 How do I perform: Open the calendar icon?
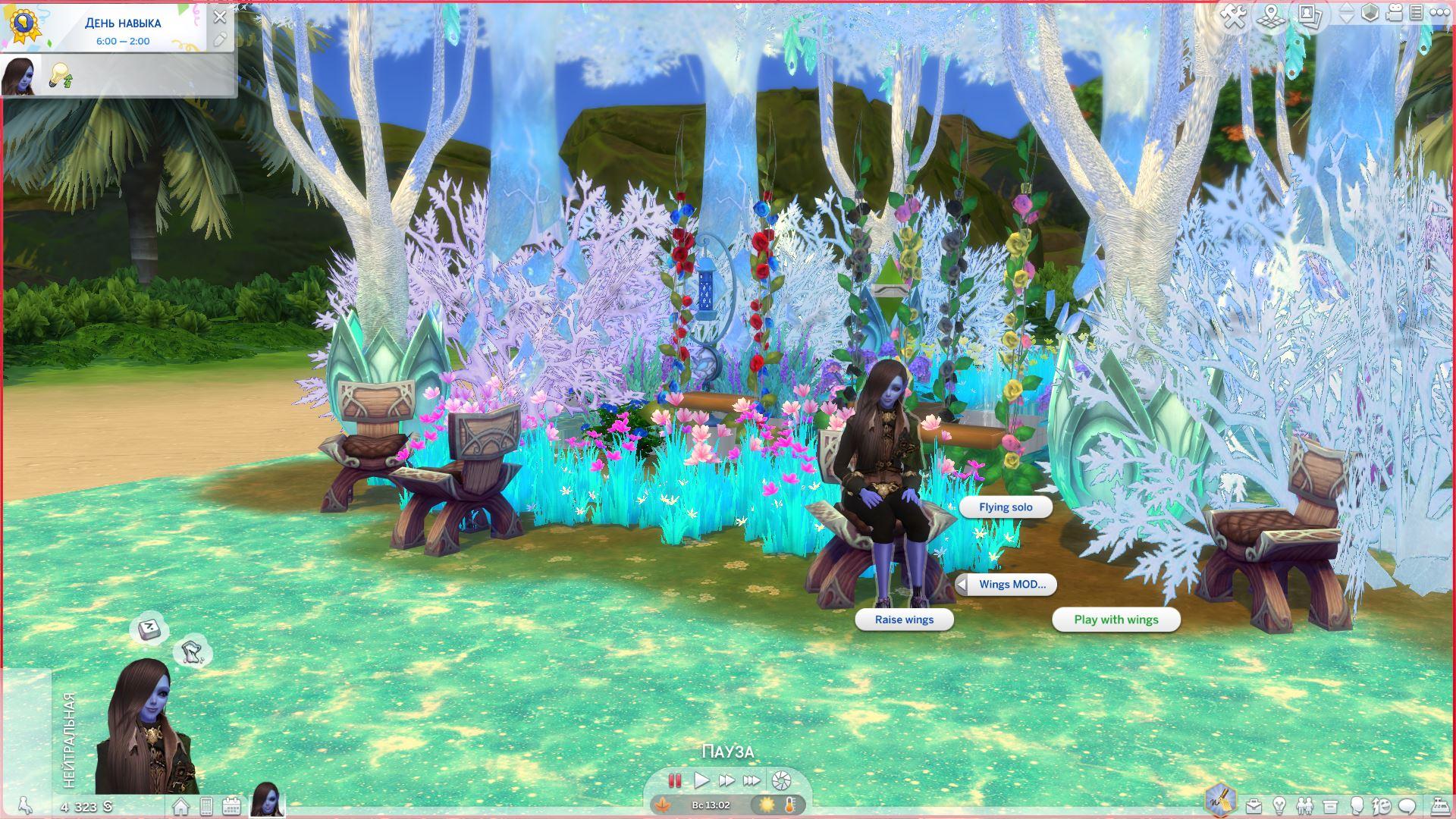coord(231,806)
